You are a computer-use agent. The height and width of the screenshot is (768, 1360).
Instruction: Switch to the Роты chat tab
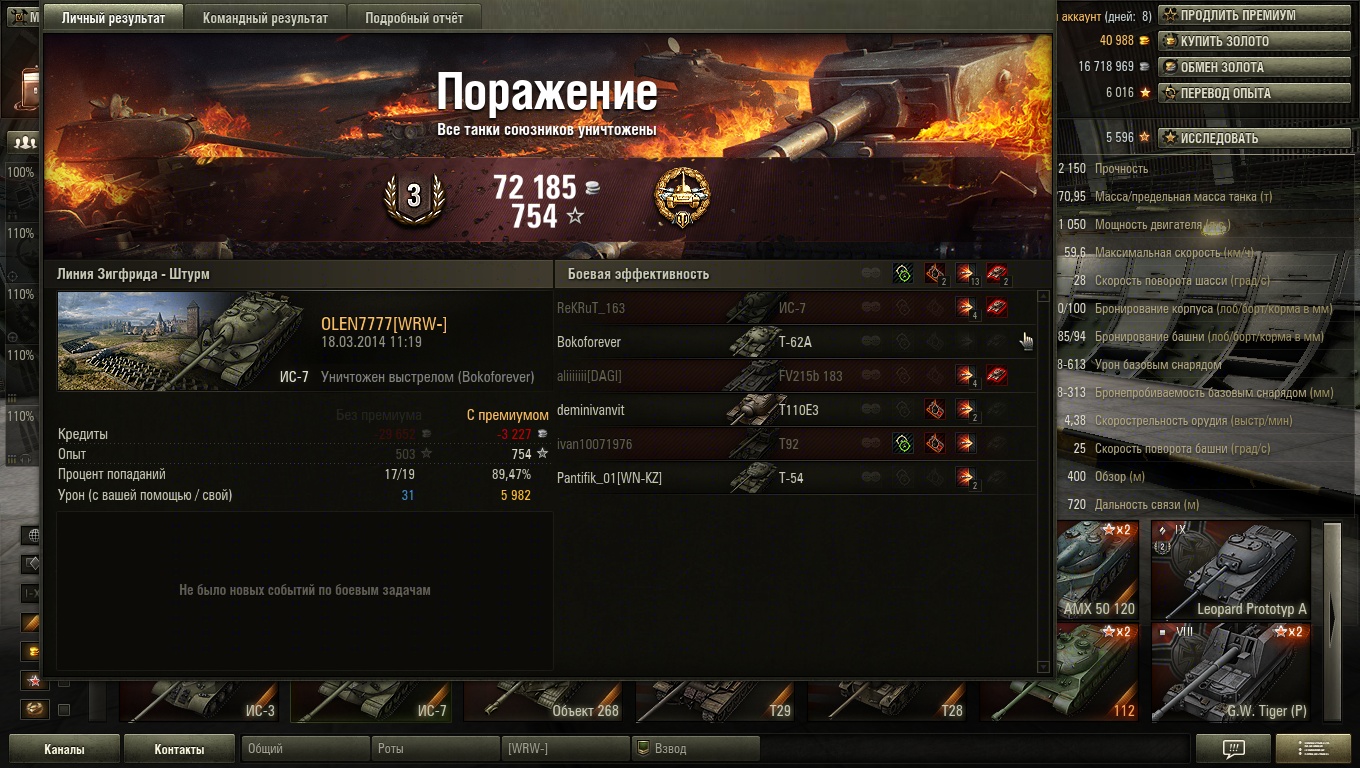coord(435,749)
